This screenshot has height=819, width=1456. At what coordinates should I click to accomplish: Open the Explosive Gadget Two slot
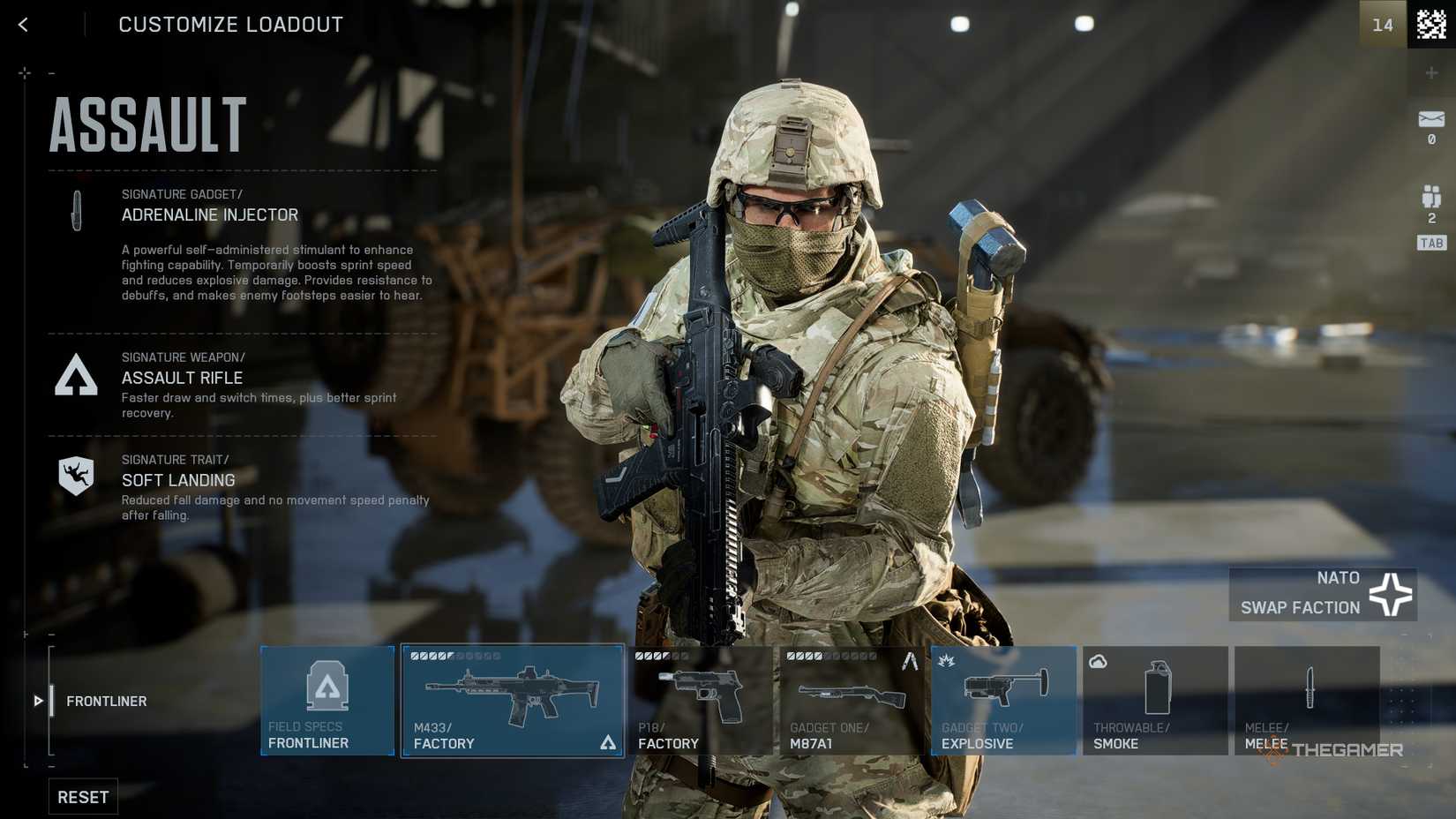click(x=1003, y=700)
